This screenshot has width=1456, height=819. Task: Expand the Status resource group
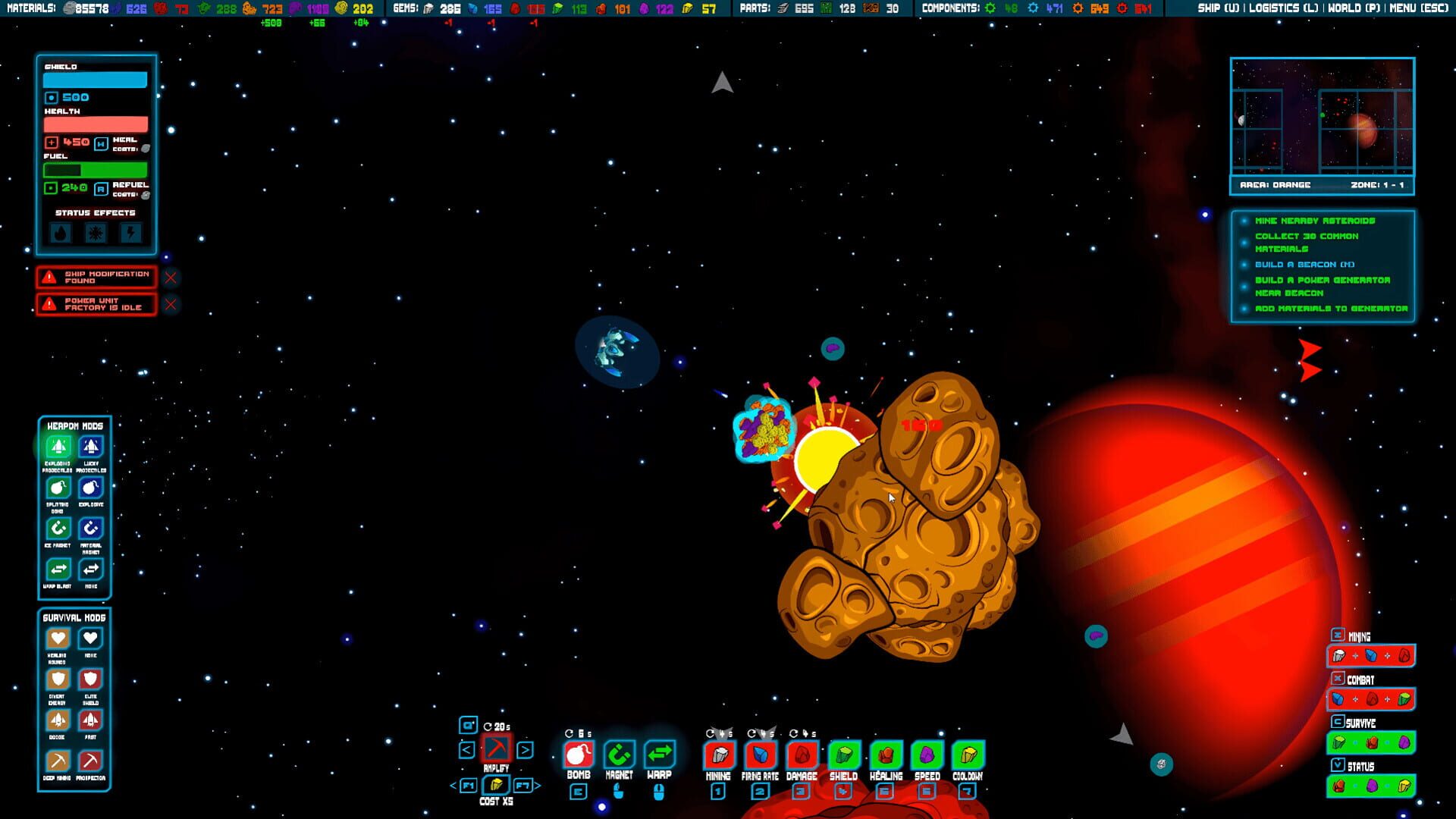click(1337, 765)
